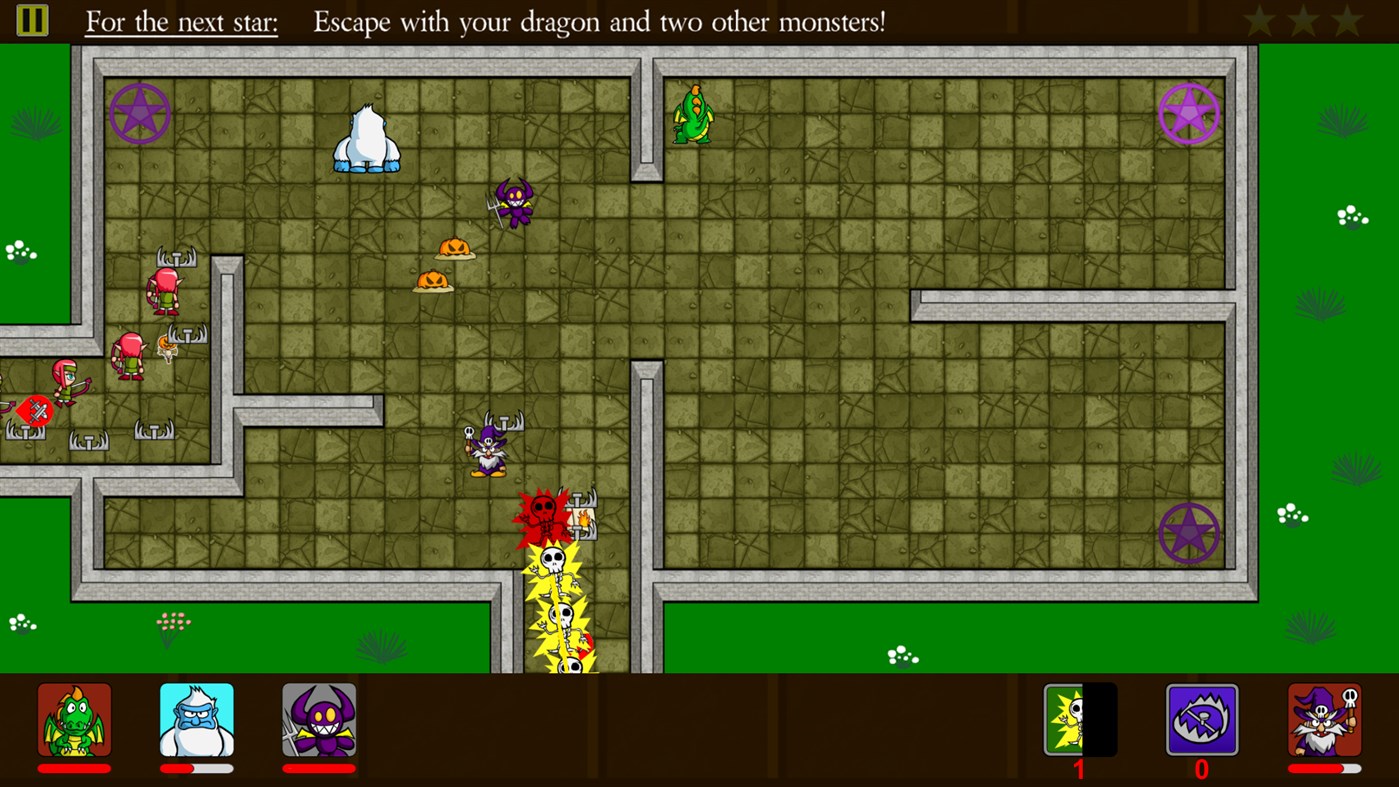Click a pumpkin on the dungeon floor

455,247
